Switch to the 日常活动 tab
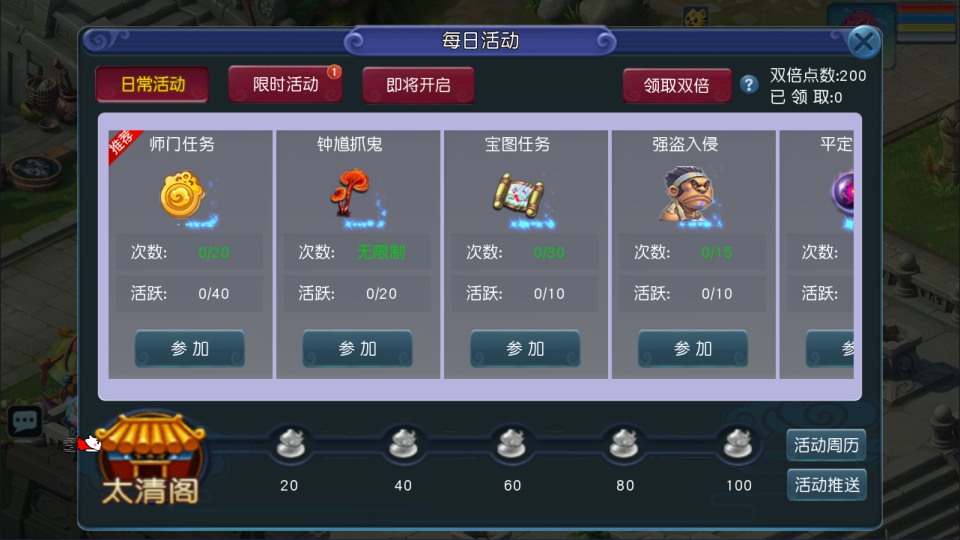Screen dimensions: 960x540 pos(152,85)
